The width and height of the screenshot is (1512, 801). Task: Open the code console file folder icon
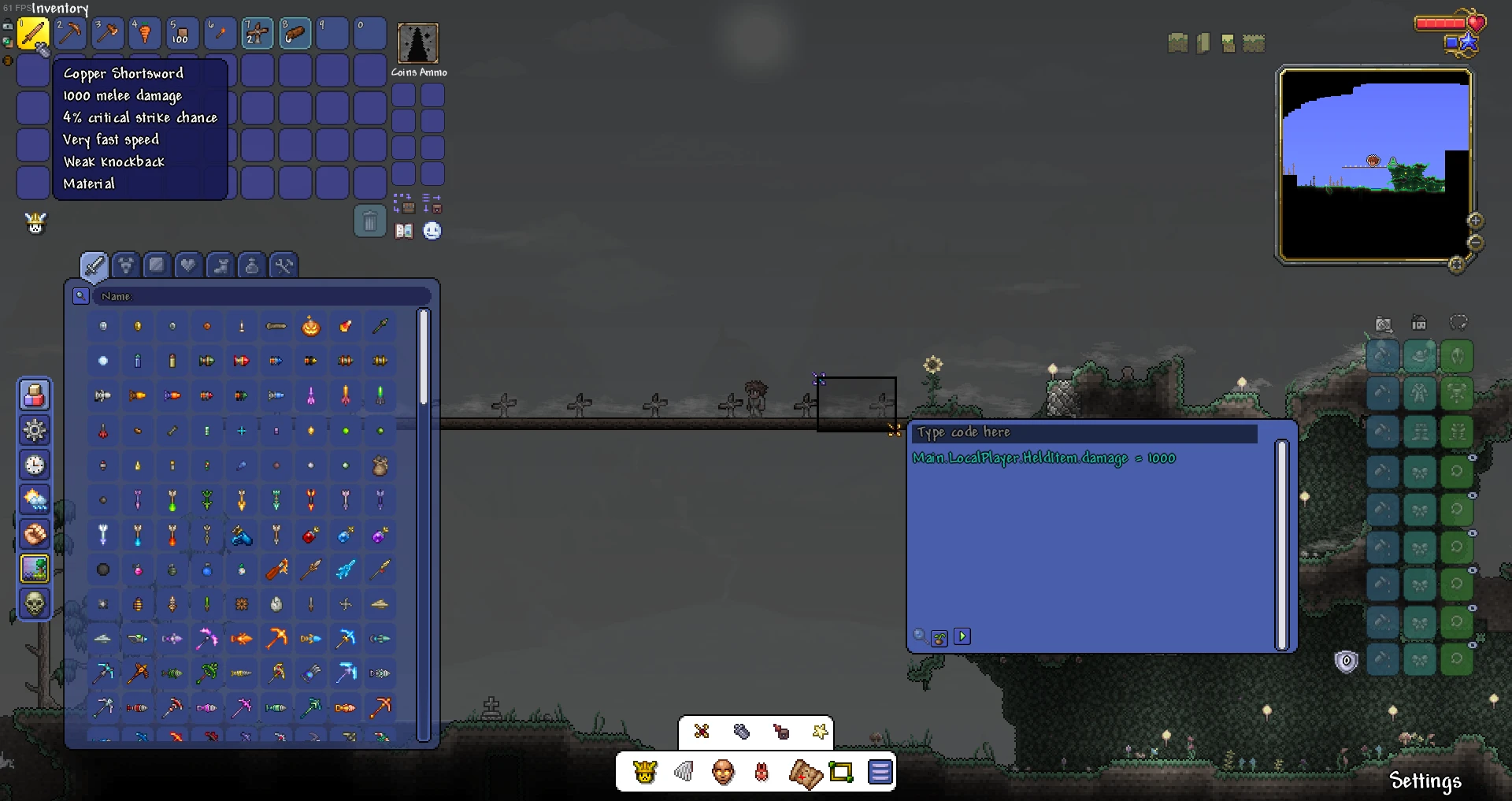click(940, 636)
